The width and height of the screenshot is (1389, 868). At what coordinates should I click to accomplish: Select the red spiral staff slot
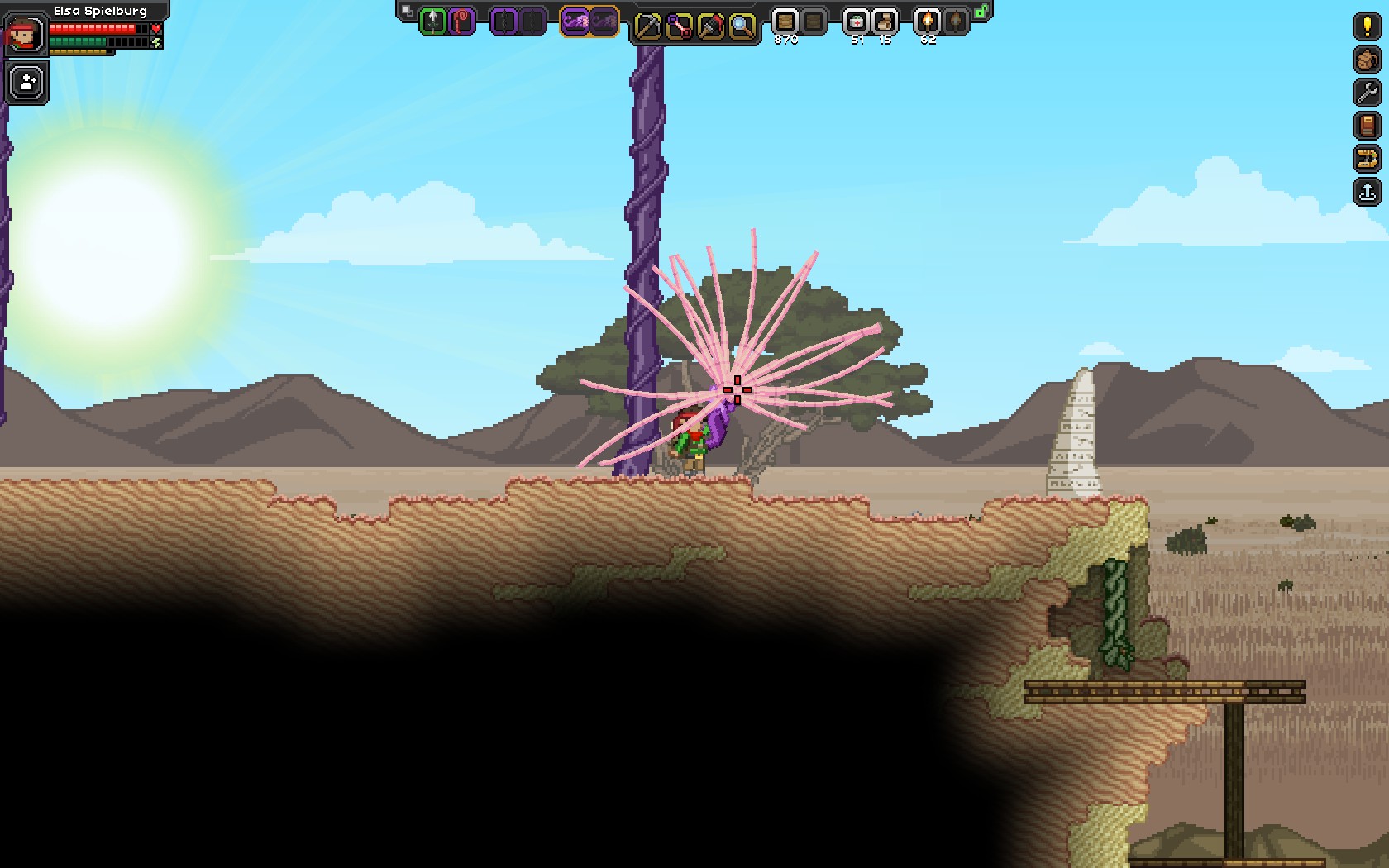[461, 21]
